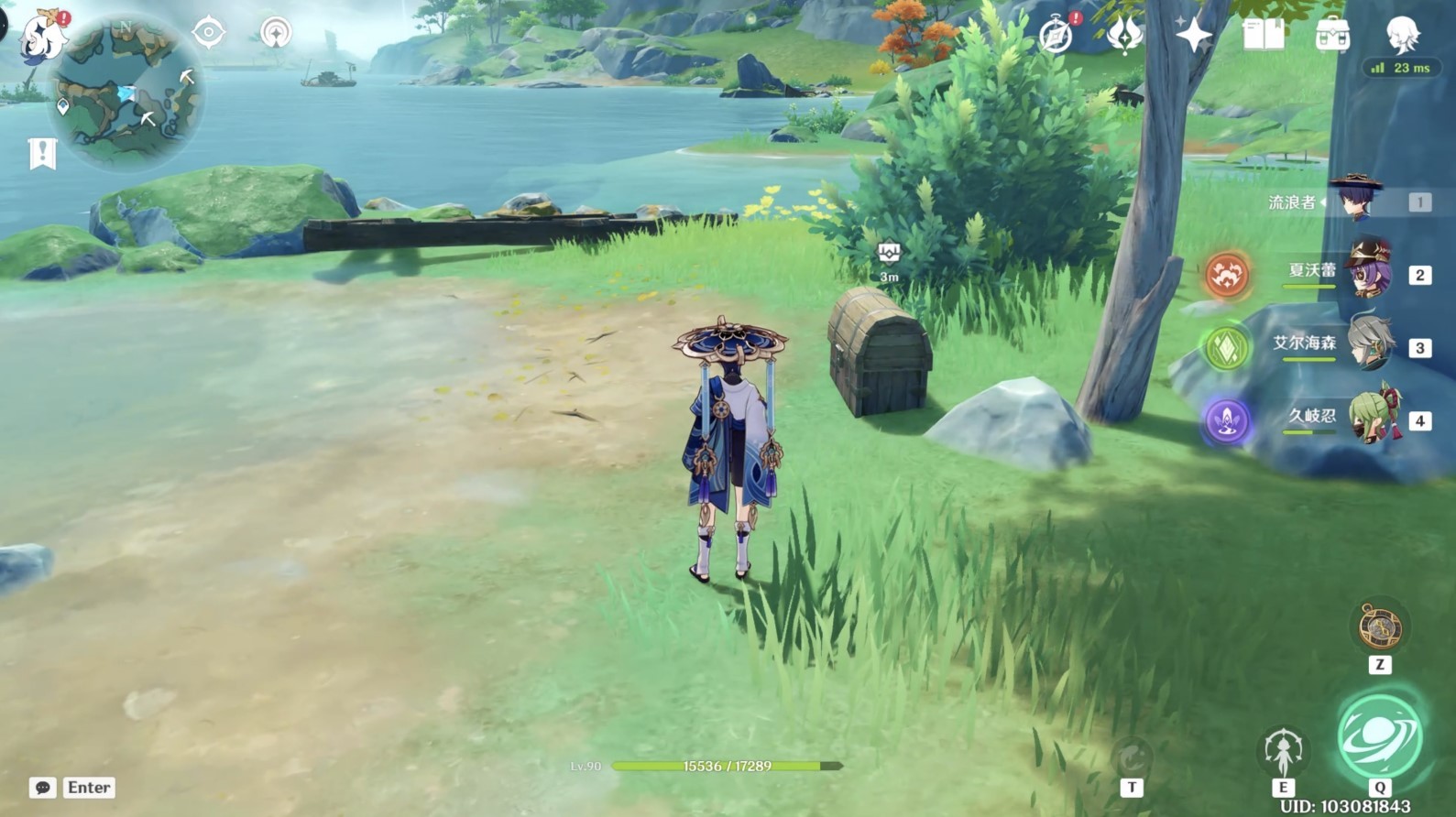The height and width of the screenshot is (817, 1456).
Task: Switch to party member 艾尔海森
Action: click(x=1369, y=344)
